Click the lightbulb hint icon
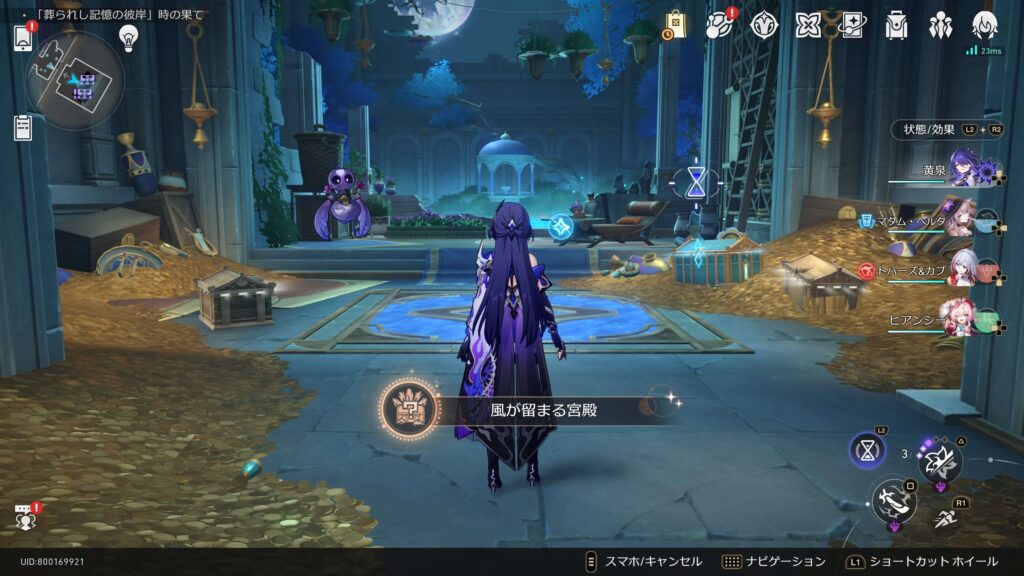 point(128,37)
